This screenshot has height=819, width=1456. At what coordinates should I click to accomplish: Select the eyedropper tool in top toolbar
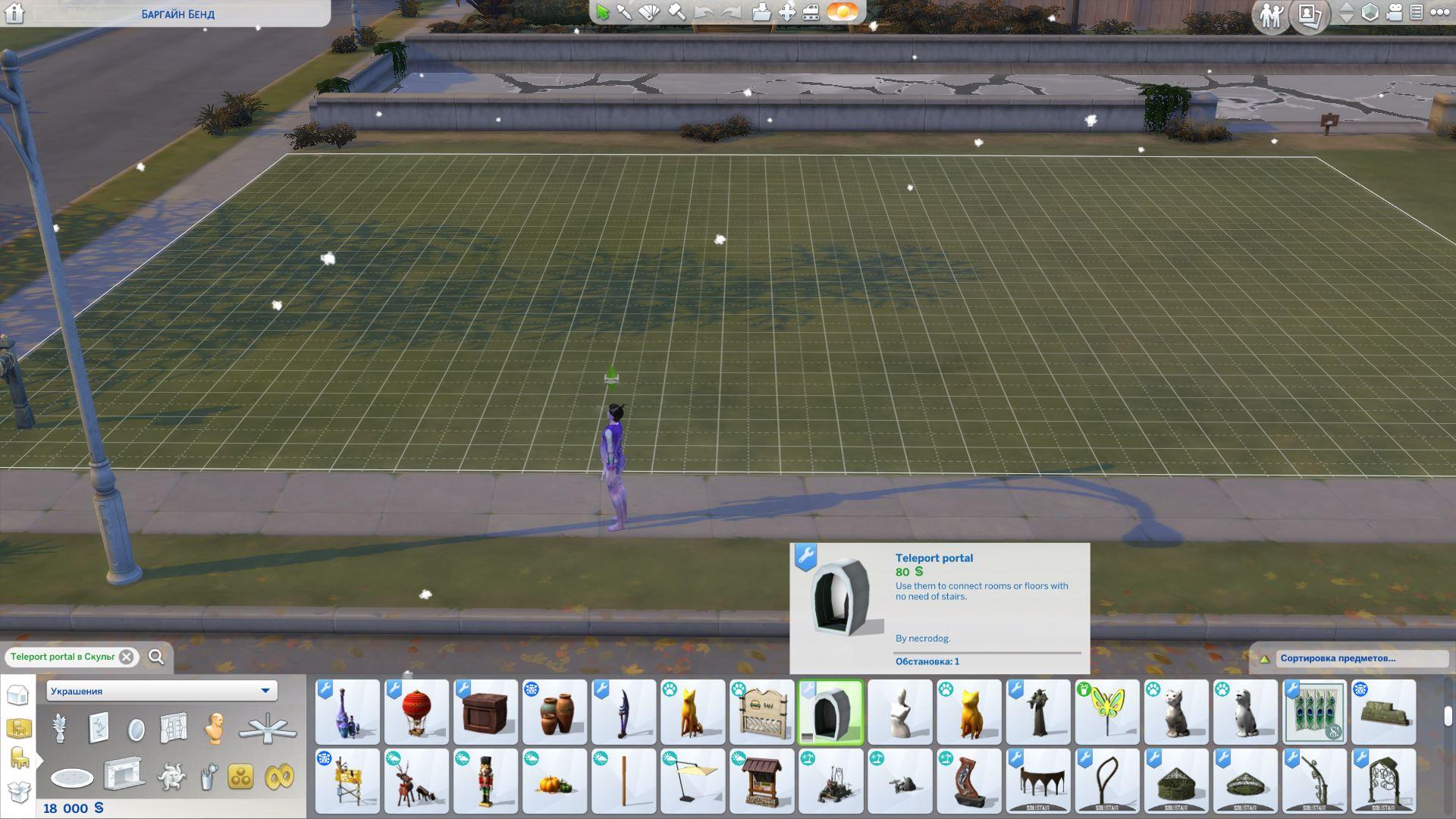pyautogui.click(x=624, y=12)
